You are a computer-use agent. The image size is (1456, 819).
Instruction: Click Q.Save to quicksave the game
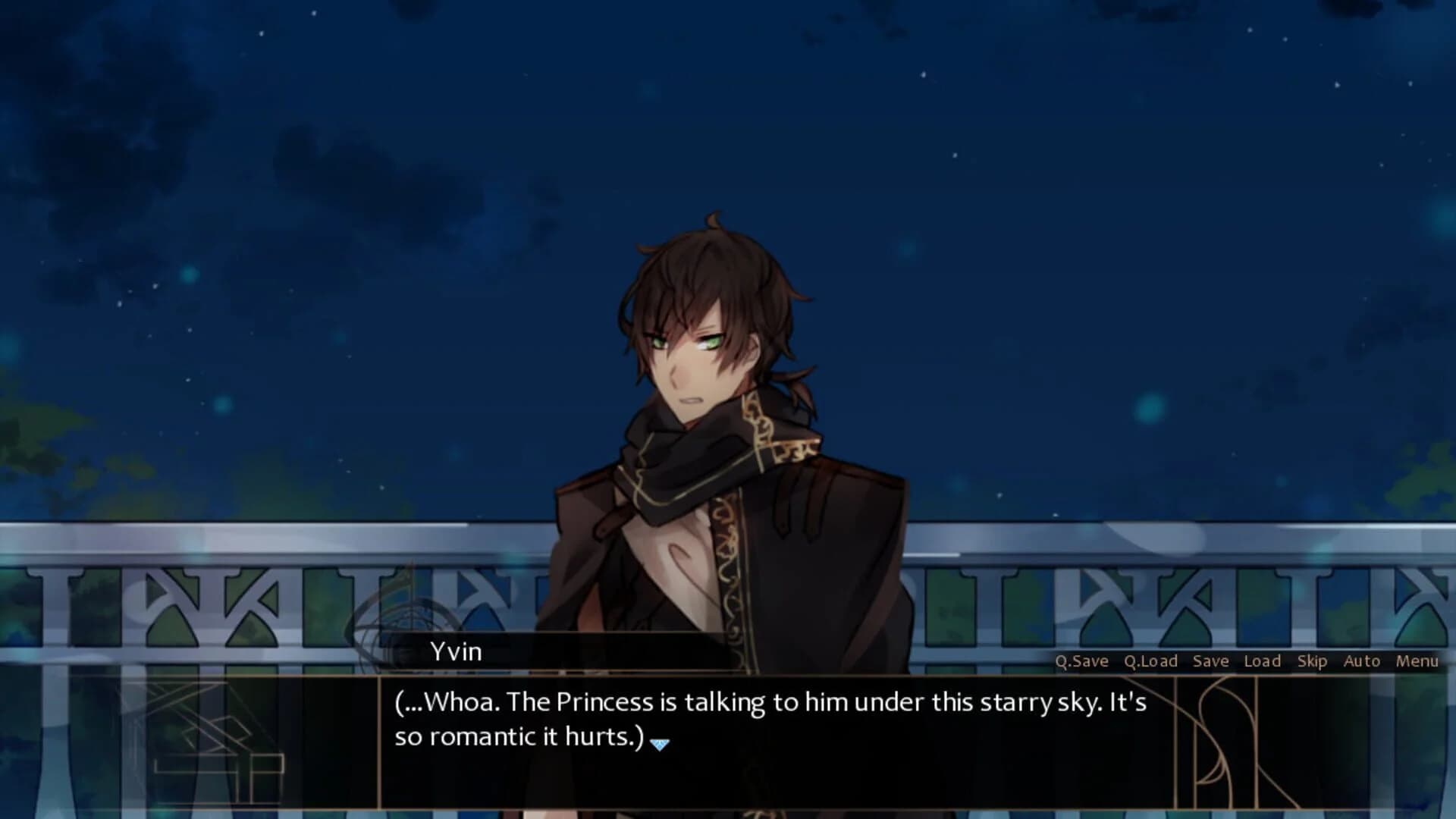[1084, 661]
